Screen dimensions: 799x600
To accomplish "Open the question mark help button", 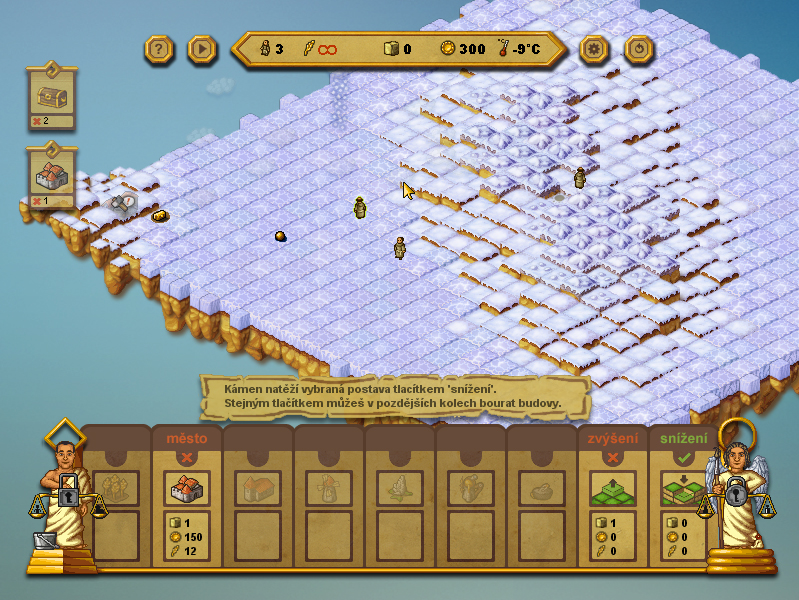I will tap(160, 48).
